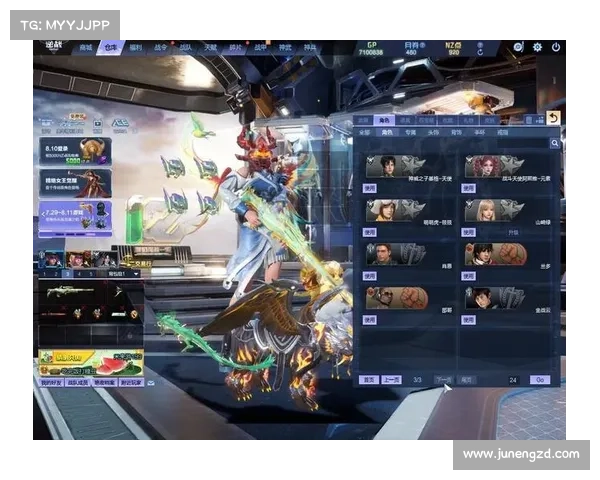Click the watermelon promo banner
This screenshot has height=480, width=600.
[90, 362]
